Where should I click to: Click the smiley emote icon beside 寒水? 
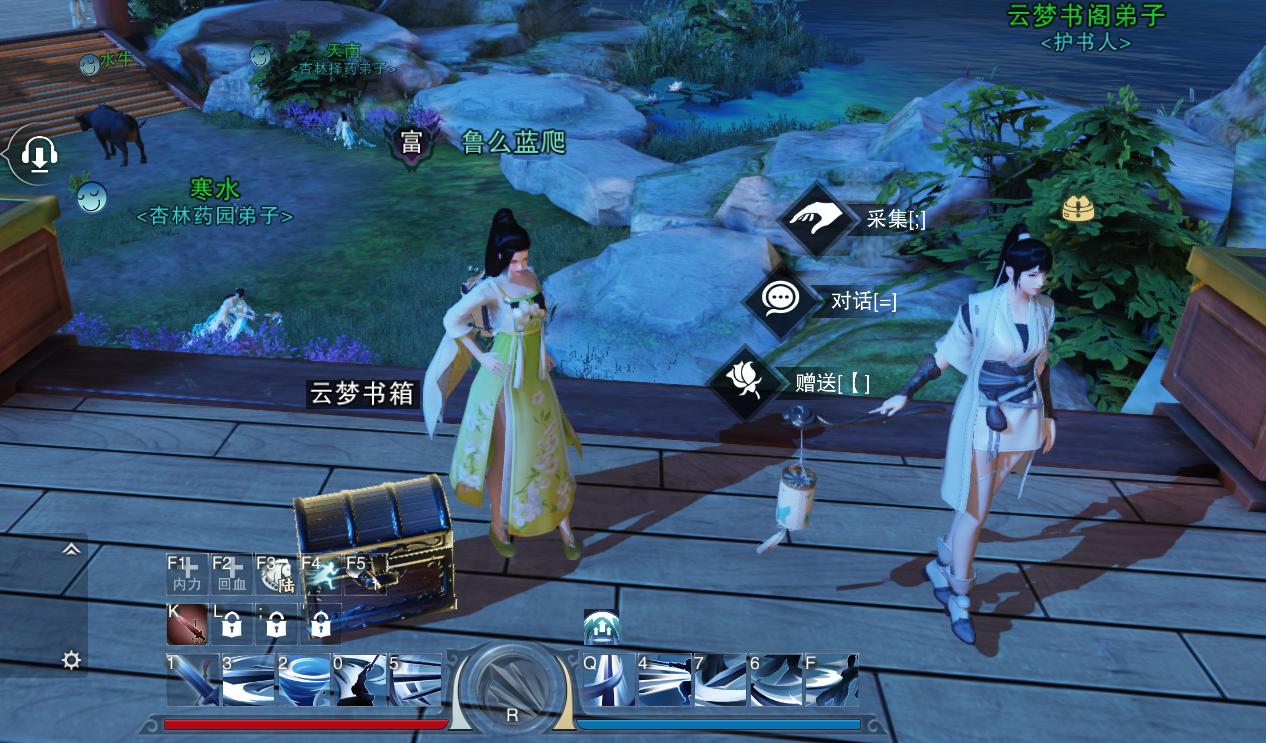pyautogui.click(x=91, y=197)
